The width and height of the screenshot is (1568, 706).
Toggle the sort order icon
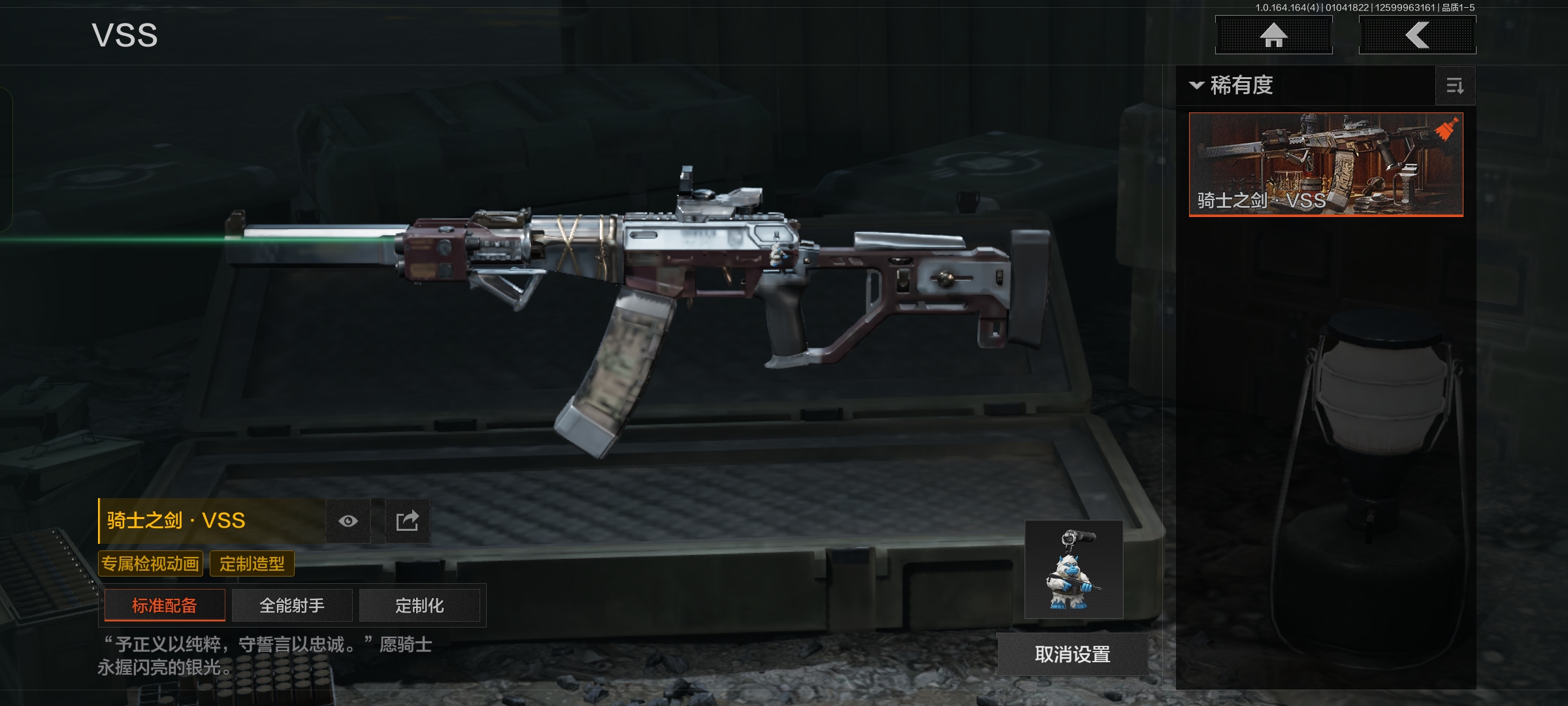click(1455, 86)
